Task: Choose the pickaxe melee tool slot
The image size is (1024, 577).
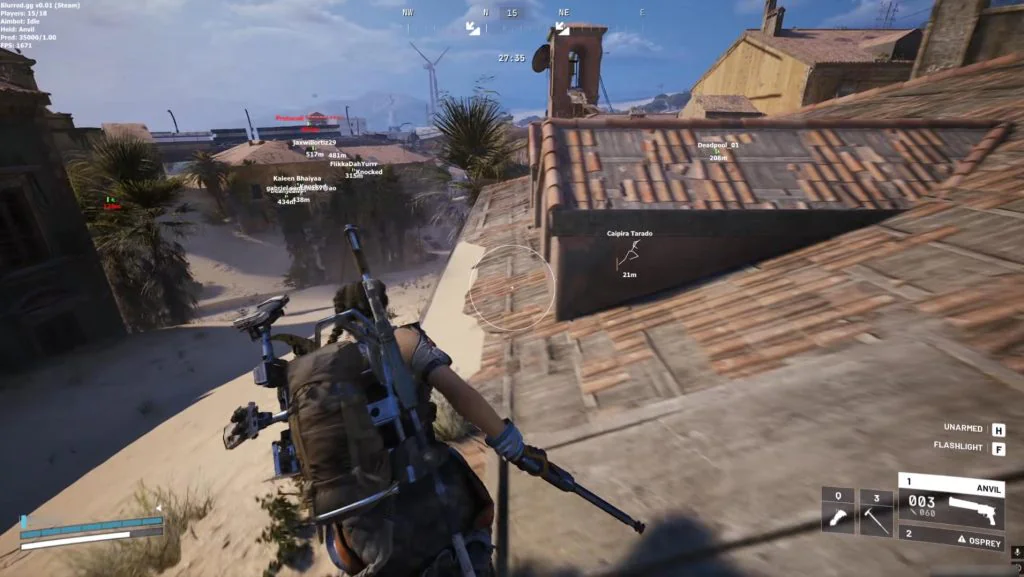Action: (876, 511)
